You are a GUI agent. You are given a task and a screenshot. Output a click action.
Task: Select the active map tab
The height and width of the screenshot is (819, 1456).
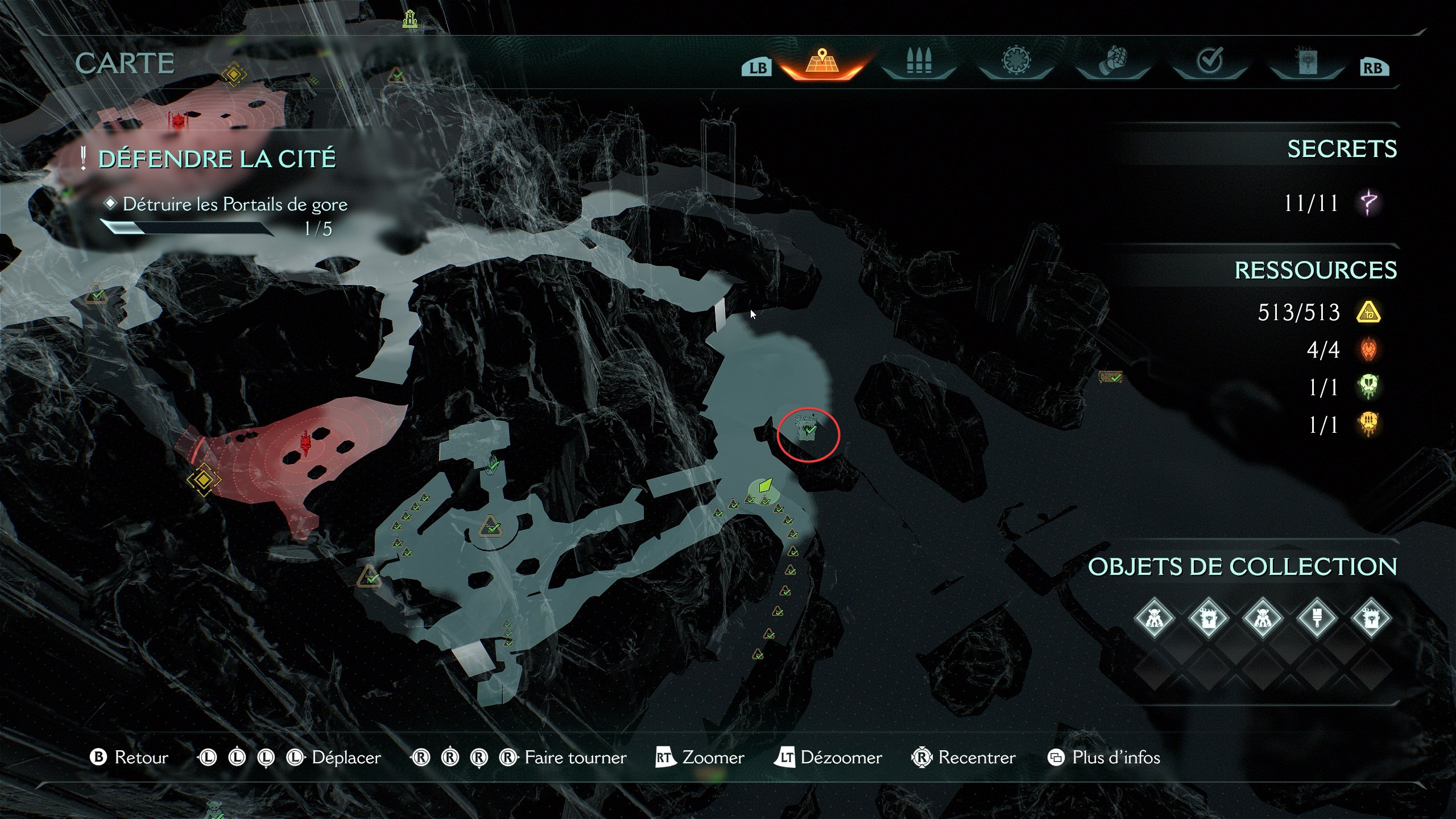tap(822, 63)
